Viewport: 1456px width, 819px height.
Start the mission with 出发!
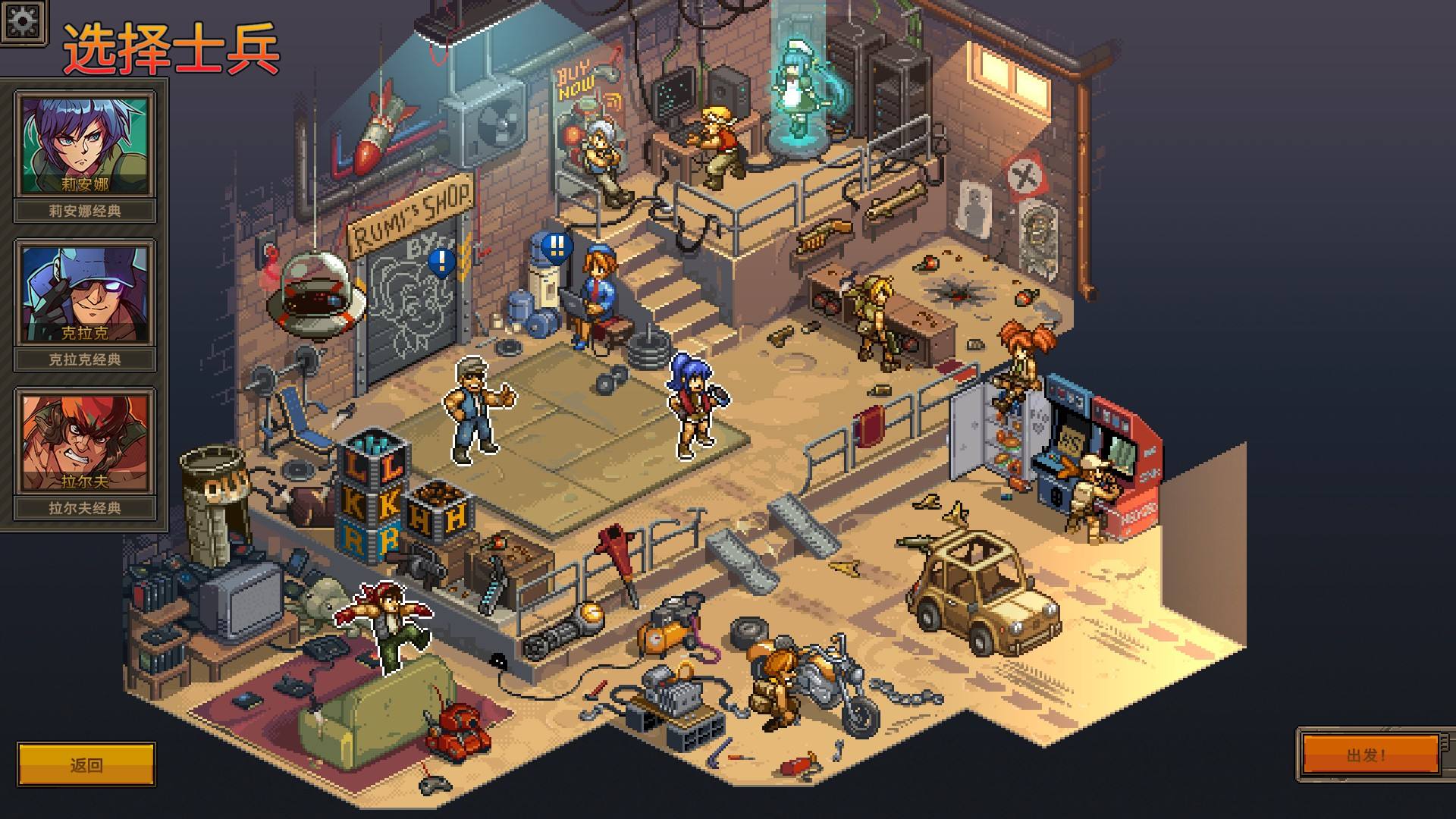coord(1367,755)
